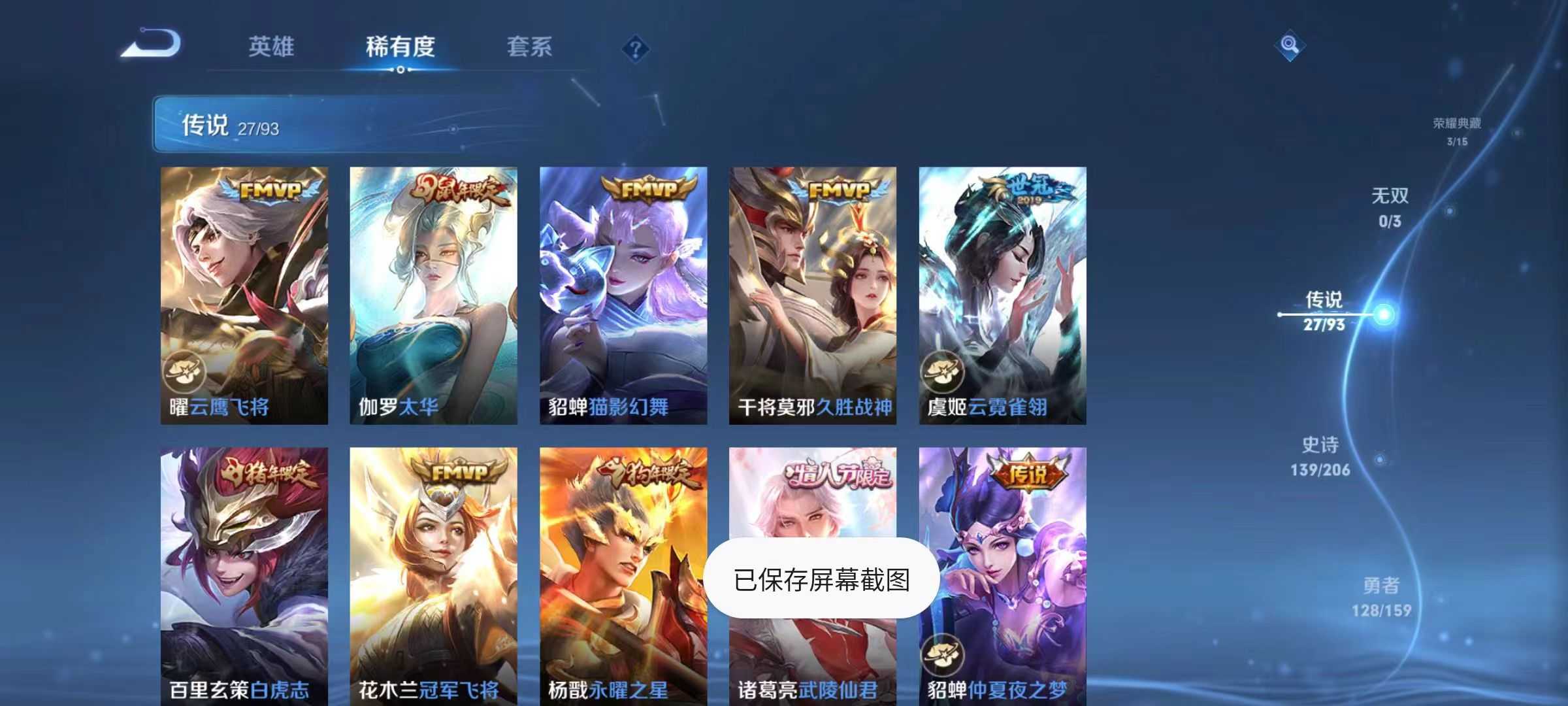Click the 鼠年限定 badge on 伽罗太华 skin
The image size is (1568, 706).
click(x=457, y=189)
